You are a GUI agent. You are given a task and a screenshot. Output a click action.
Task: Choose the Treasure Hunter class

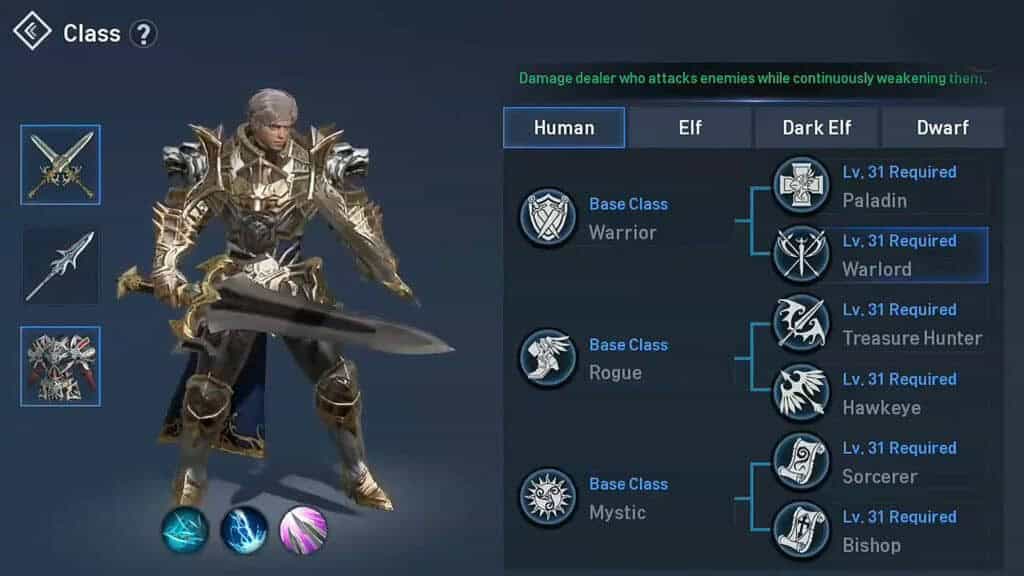(x=878, y=324)
